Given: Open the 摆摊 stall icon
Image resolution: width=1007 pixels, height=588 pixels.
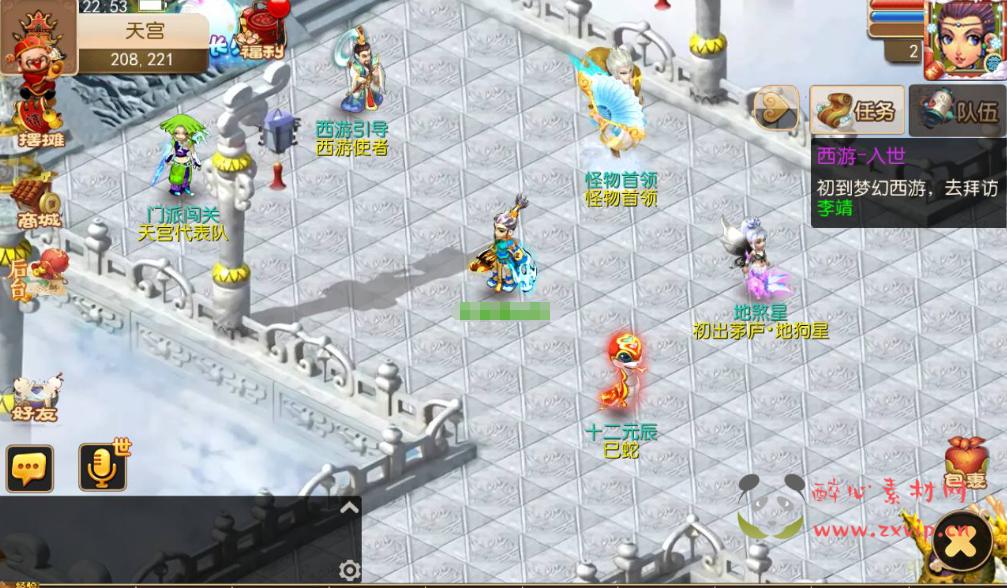Looking at the screenshot, I should pyautogui.click(x=38, y=121).
